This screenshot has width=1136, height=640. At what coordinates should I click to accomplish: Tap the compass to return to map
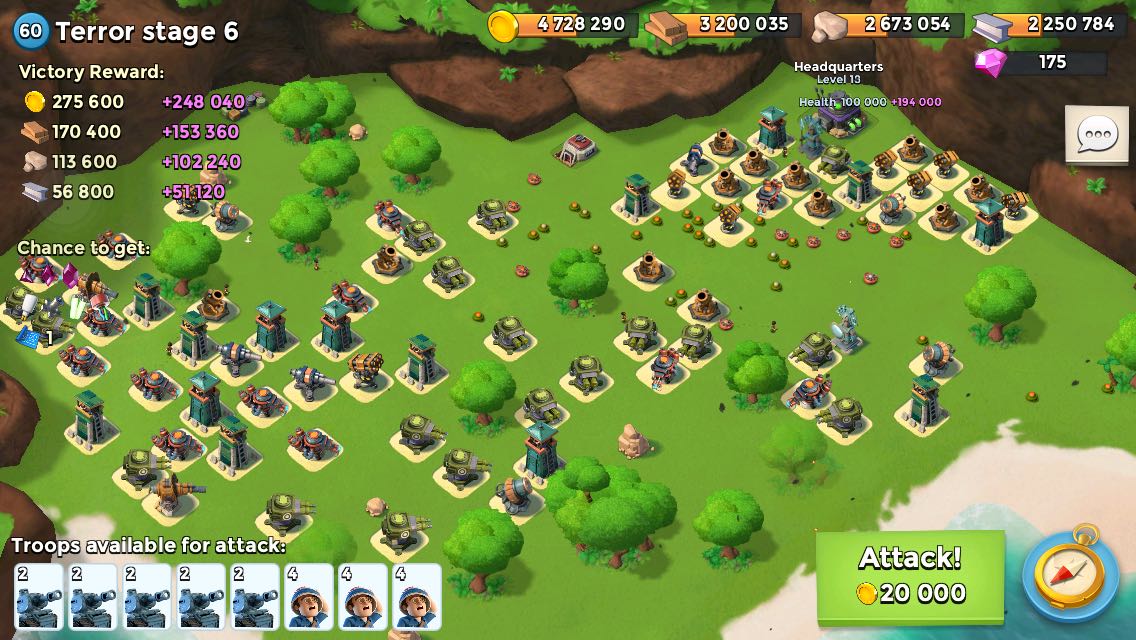coord(1070,576)
